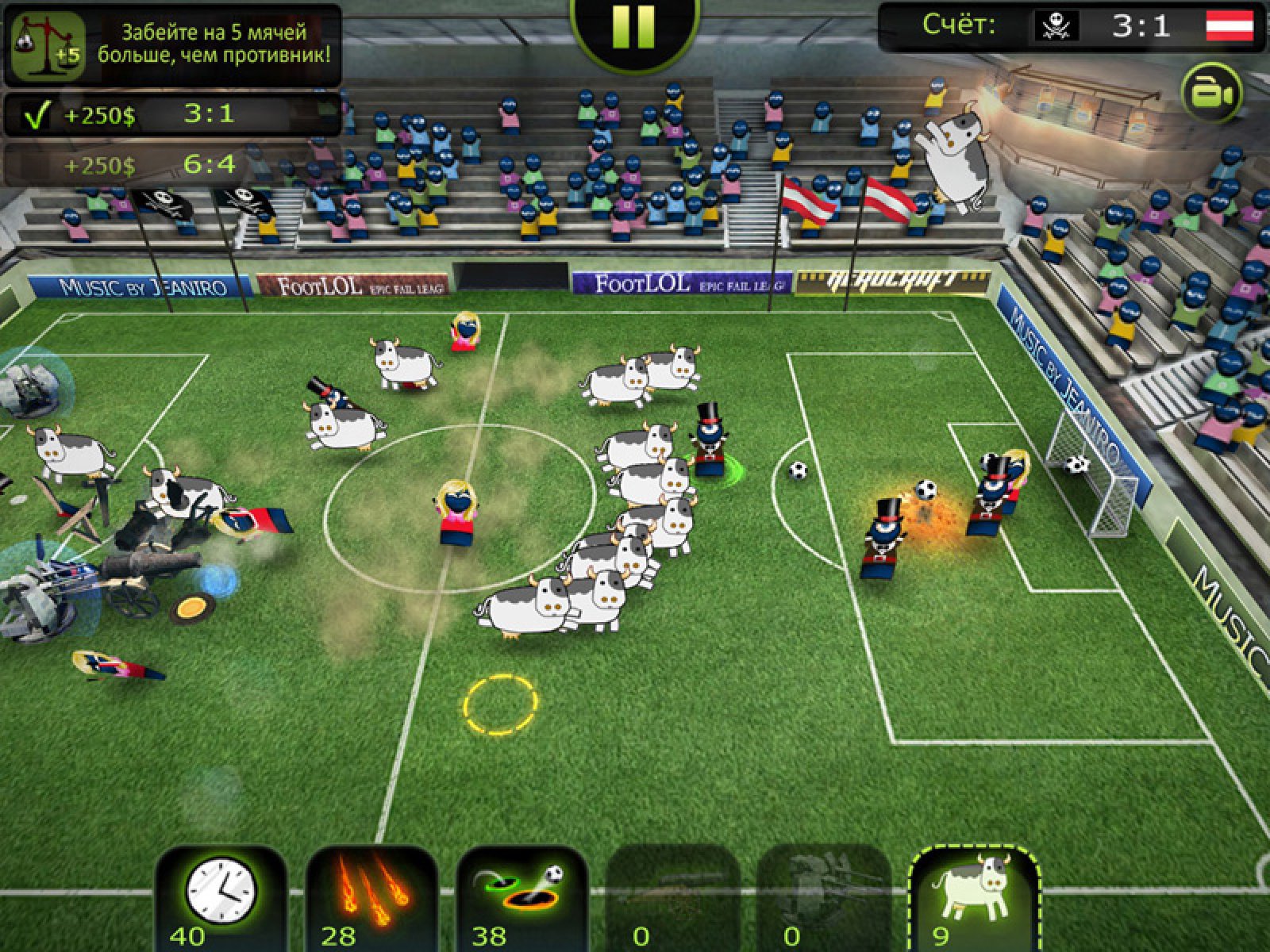Toggle the camera view button

click(x=1211, y=94)
